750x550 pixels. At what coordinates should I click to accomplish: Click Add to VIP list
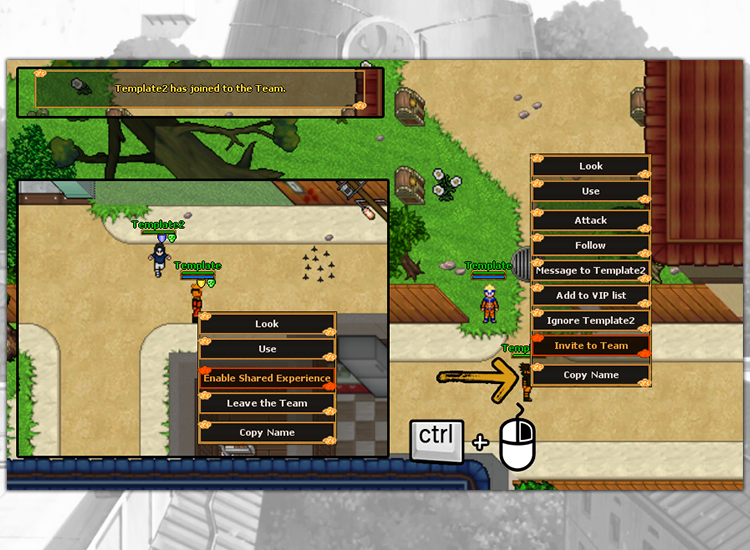pyautogui.click(x=591, y=295)
